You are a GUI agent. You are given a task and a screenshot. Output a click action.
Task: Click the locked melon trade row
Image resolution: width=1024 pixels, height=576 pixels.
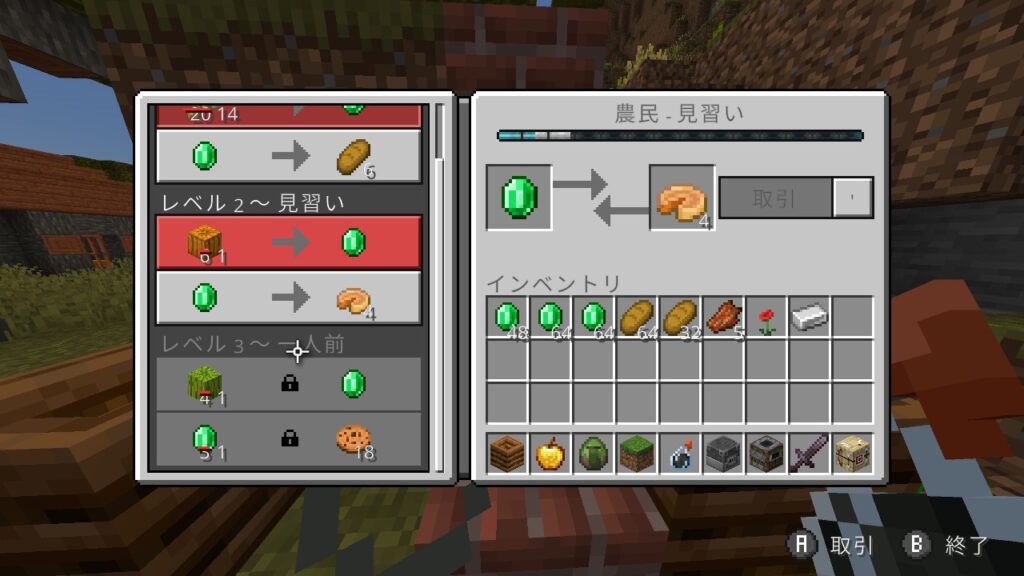coord(288,384)
